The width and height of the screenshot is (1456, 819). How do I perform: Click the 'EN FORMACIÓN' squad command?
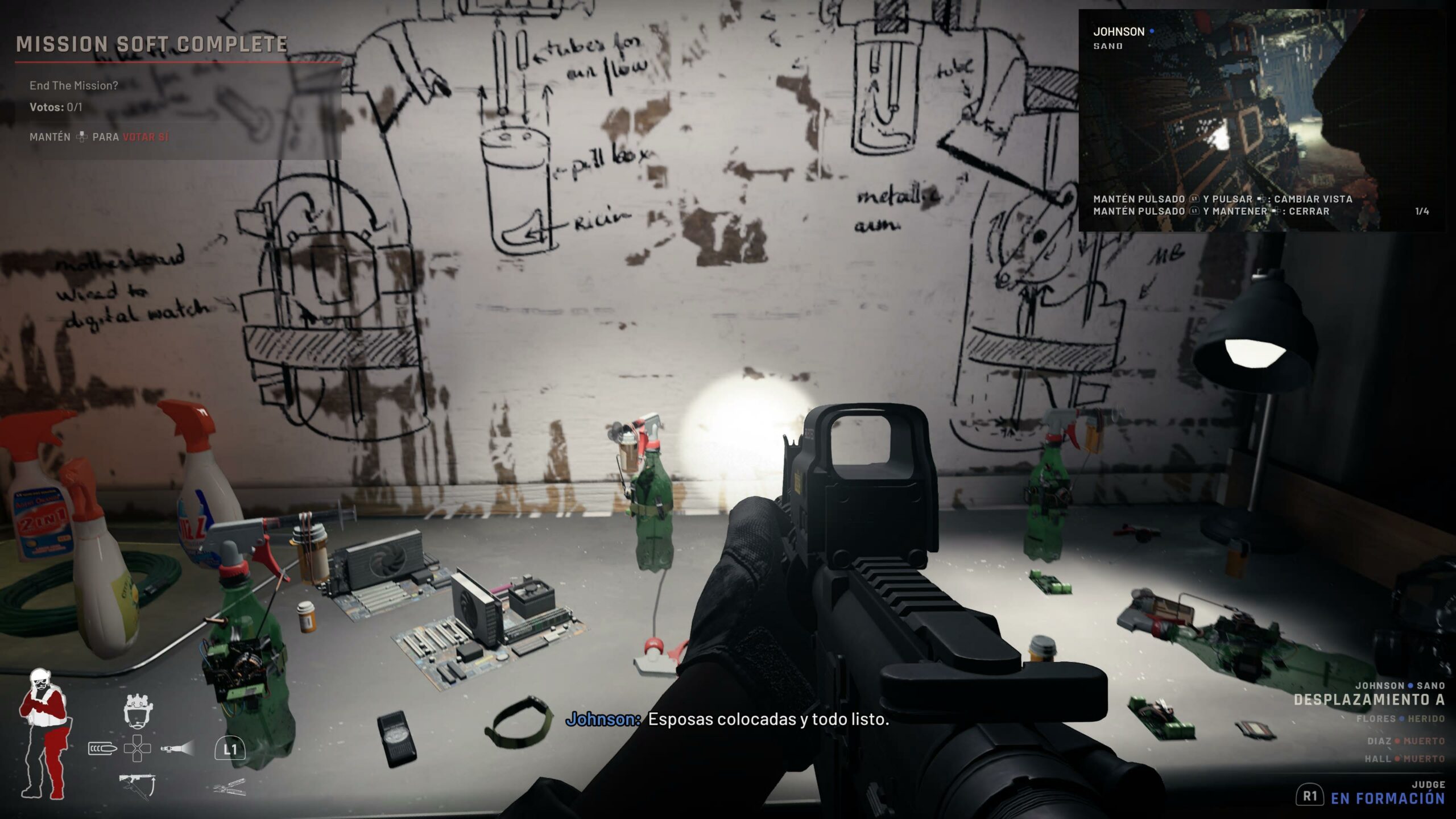coord(1387,799)
